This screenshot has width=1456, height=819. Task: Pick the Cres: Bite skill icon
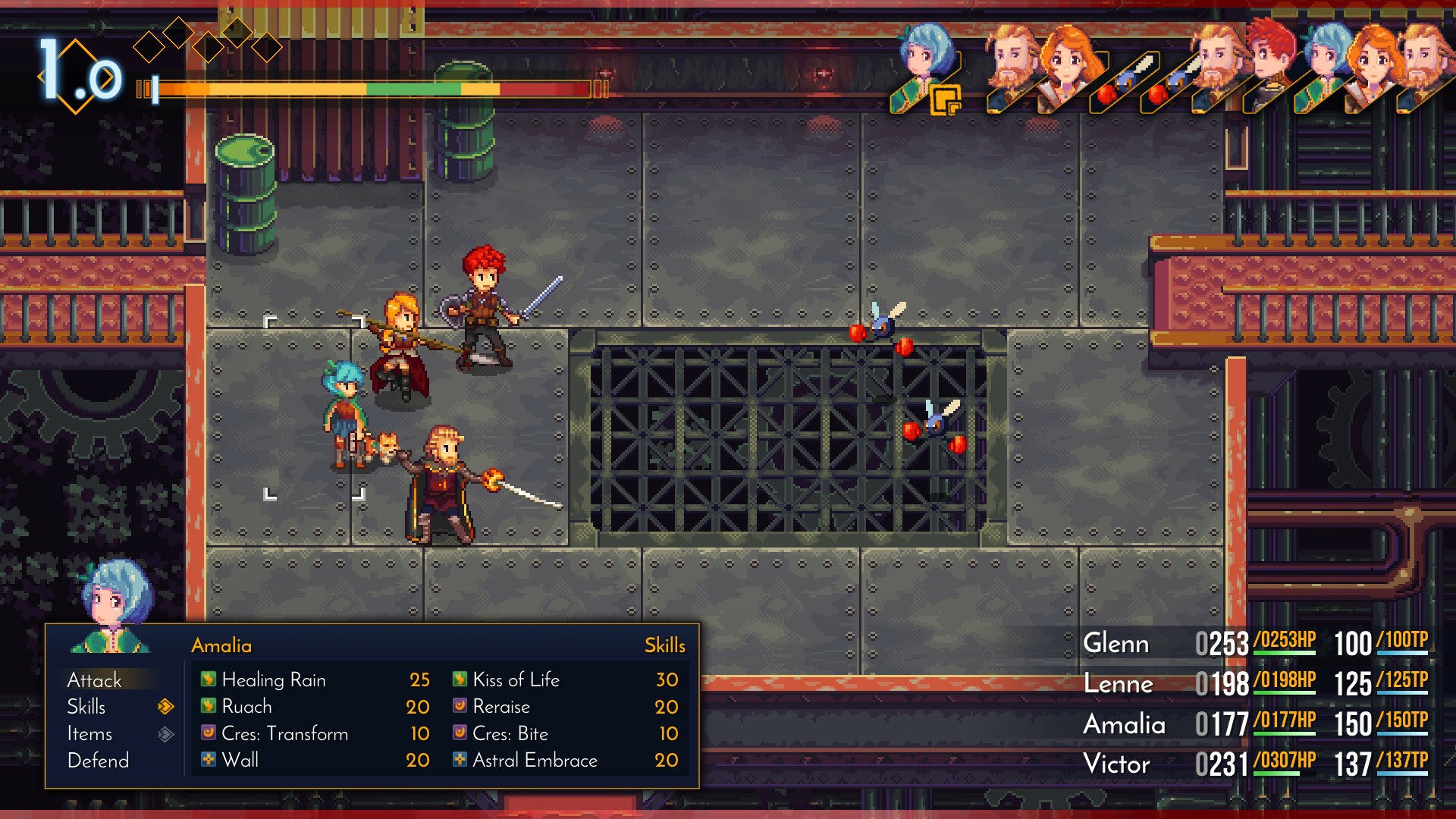tap(460, 733)
